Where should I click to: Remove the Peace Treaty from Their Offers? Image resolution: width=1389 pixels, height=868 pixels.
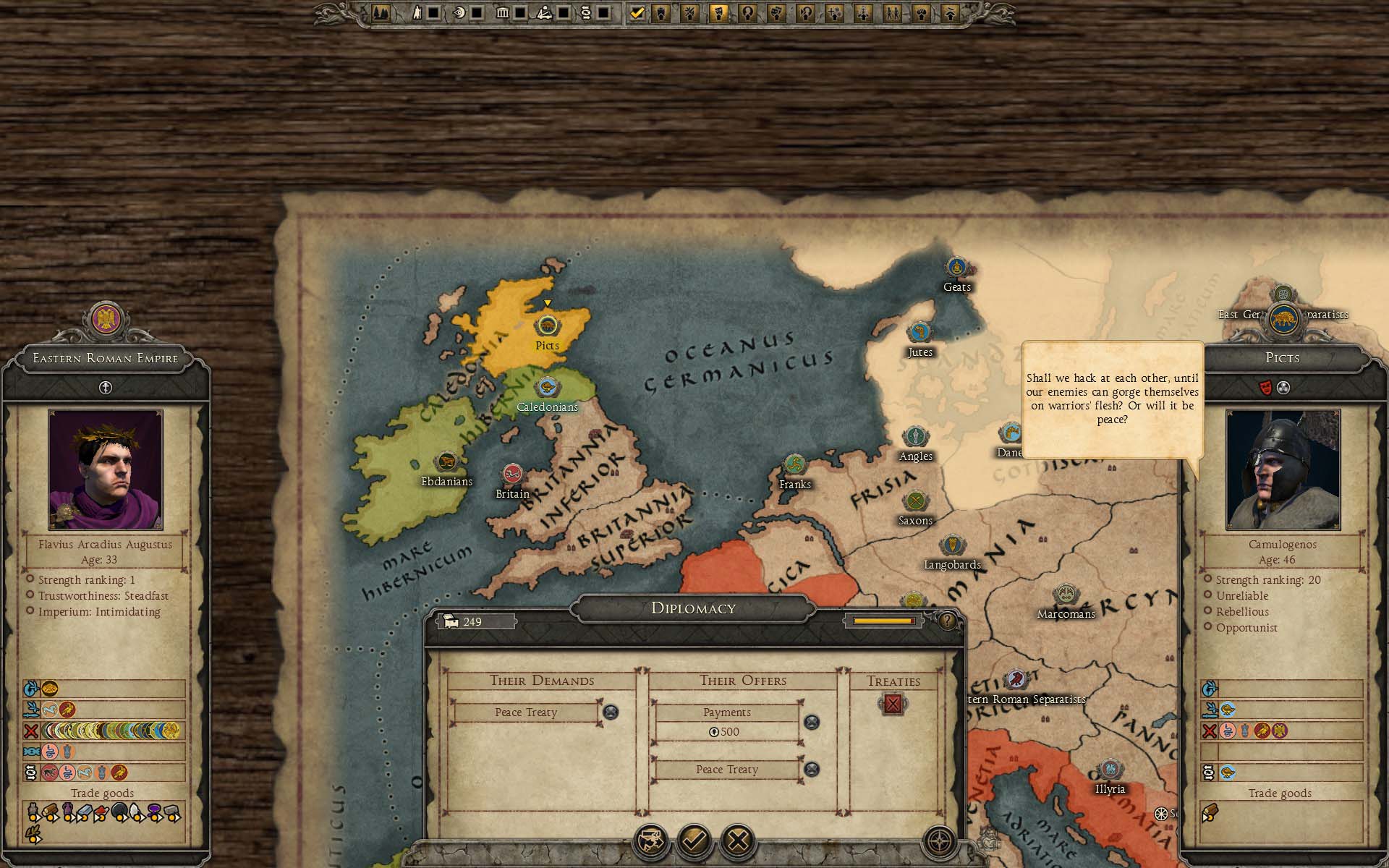pyautogui.click(x=812, y=770)
